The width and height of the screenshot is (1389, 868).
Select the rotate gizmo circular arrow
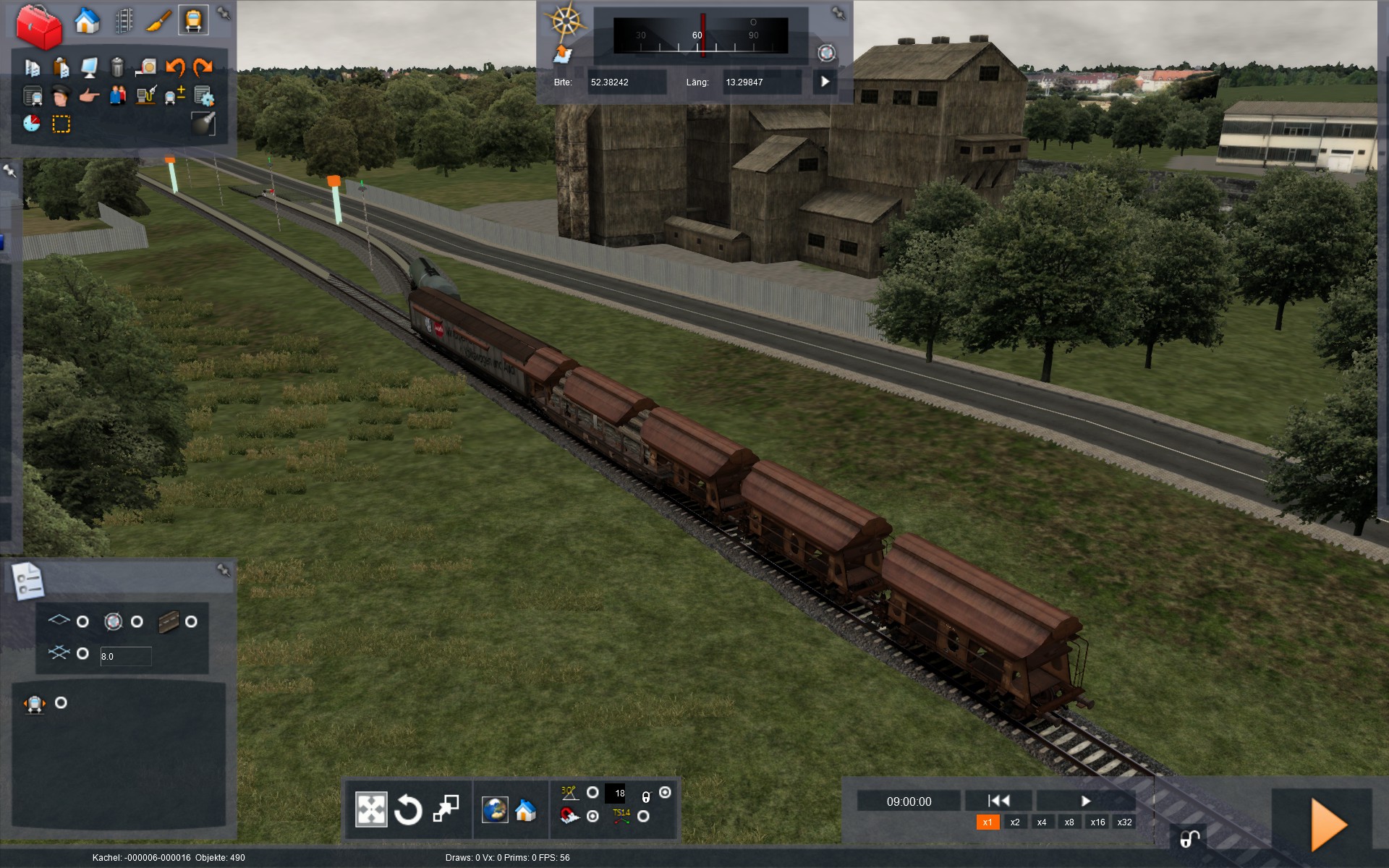pyautogui.click(x=408, y=809)
